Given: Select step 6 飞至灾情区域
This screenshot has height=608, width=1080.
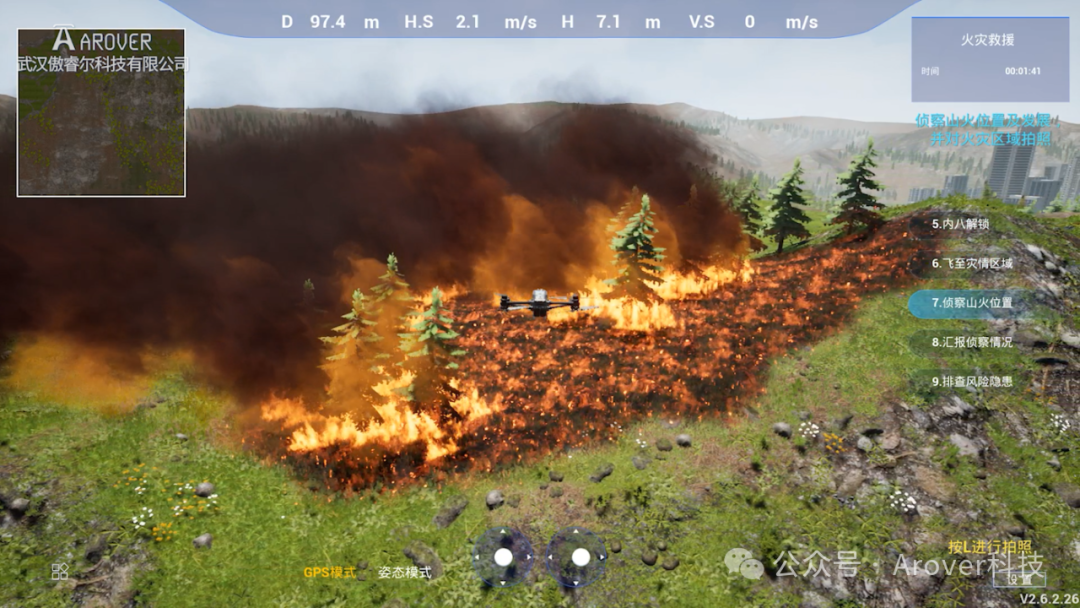Looking at the screenshot, I should click(x=972, y=263).
